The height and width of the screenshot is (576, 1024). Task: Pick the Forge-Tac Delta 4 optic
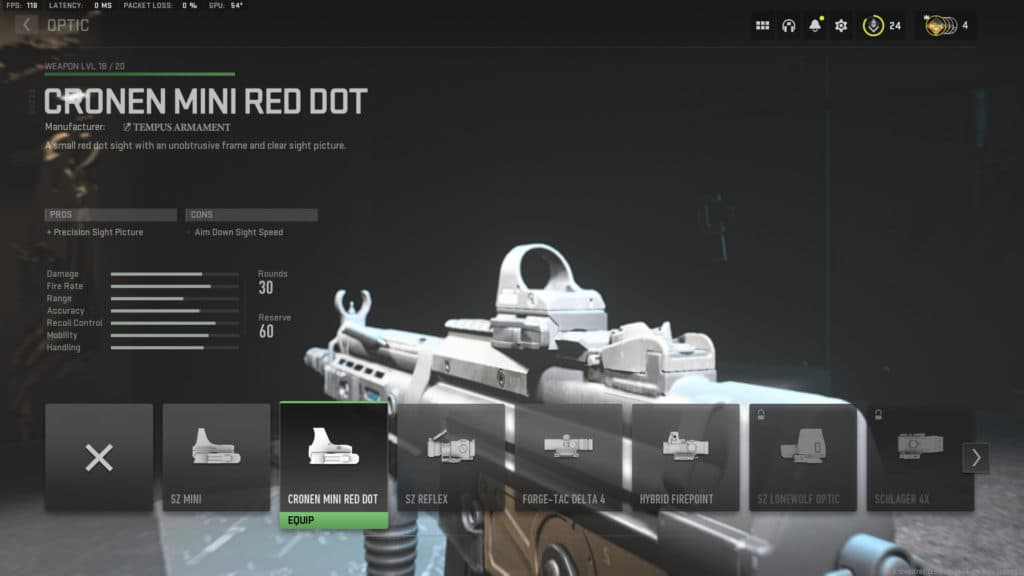pos(568,458)
